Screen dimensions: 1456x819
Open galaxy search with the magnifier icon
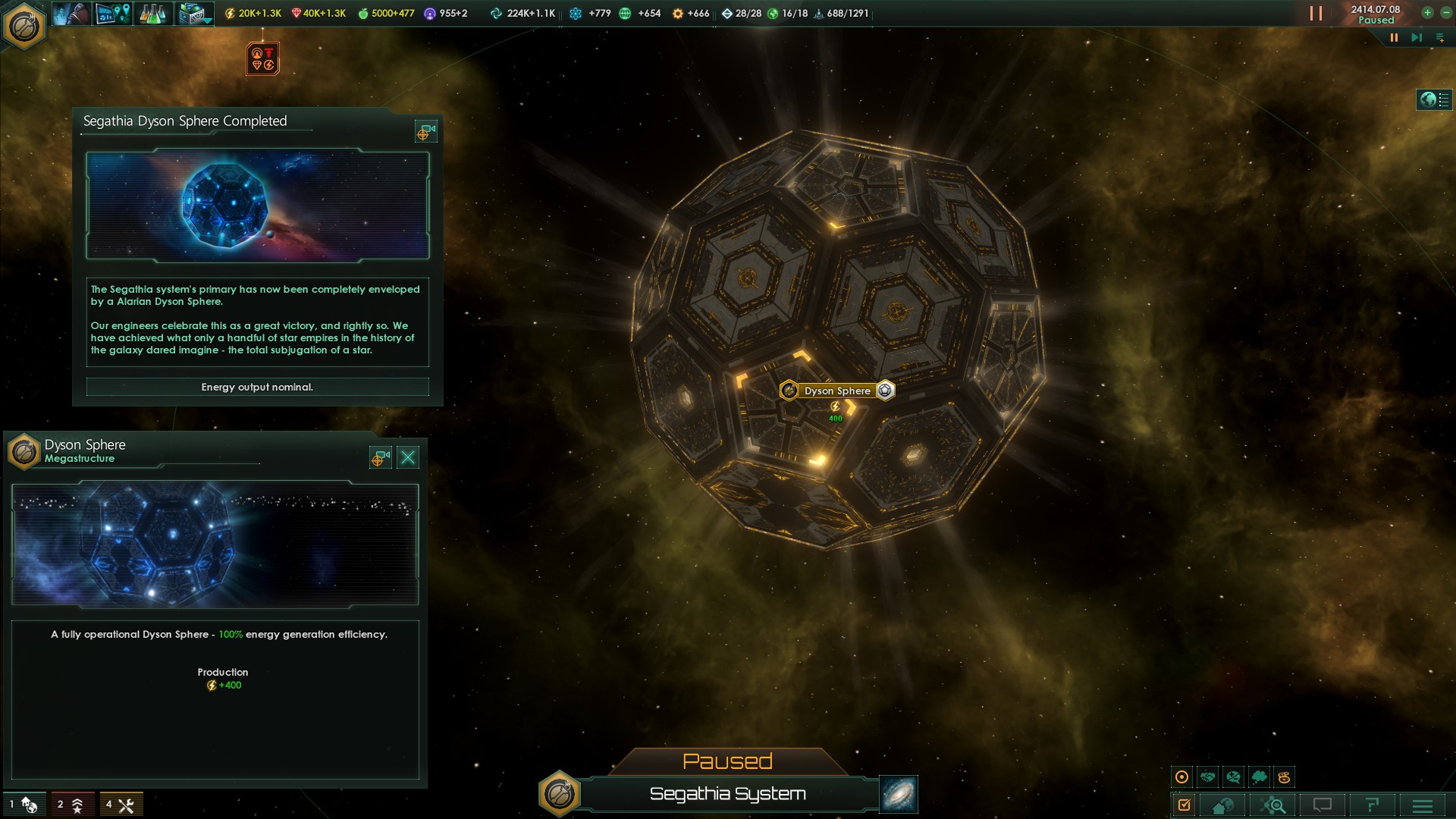1273,804
